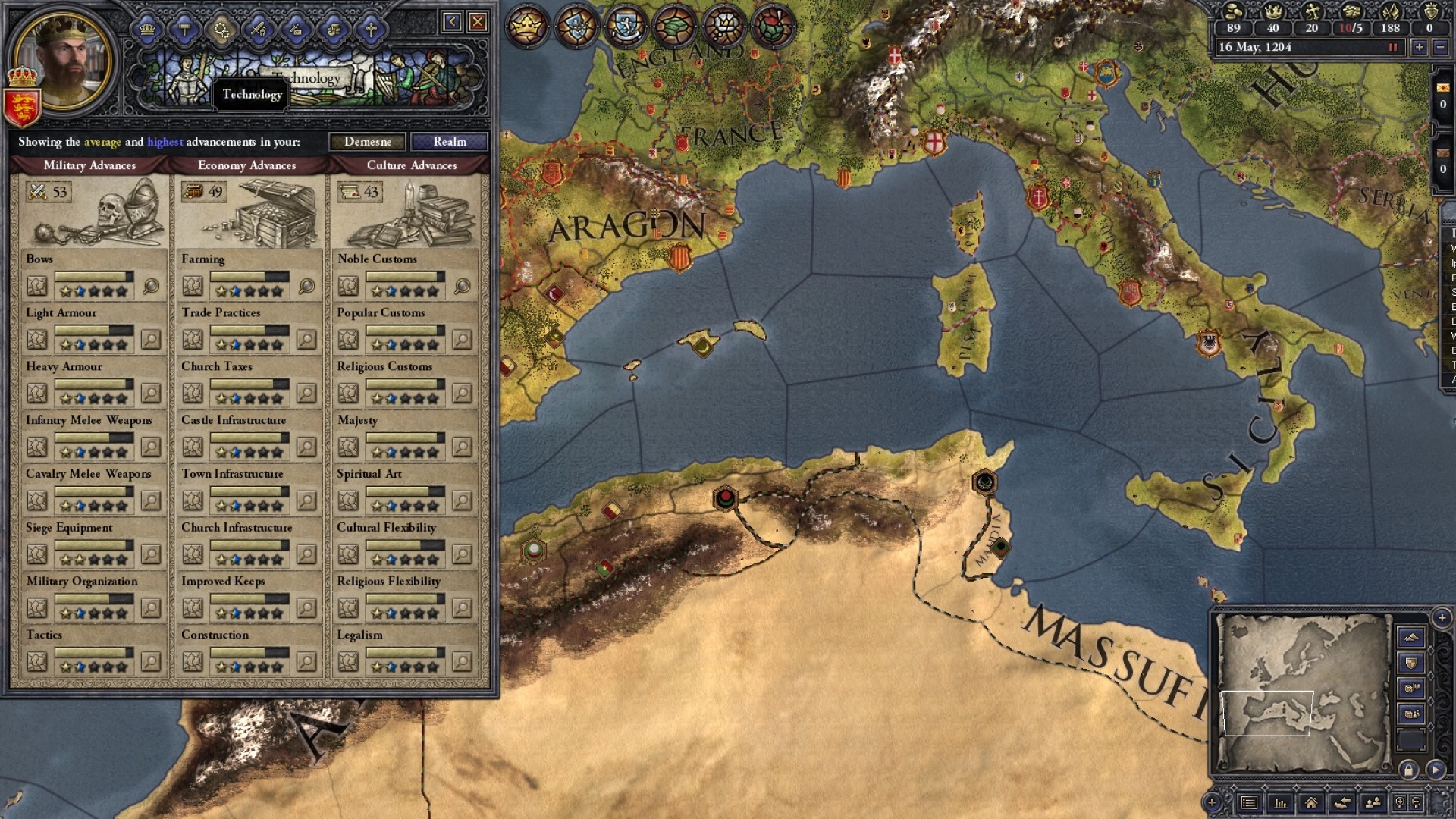The width and height of the screenshot is (1456, 819).
Task: Open the Religion screen cross tab
Action: point(371,29)
